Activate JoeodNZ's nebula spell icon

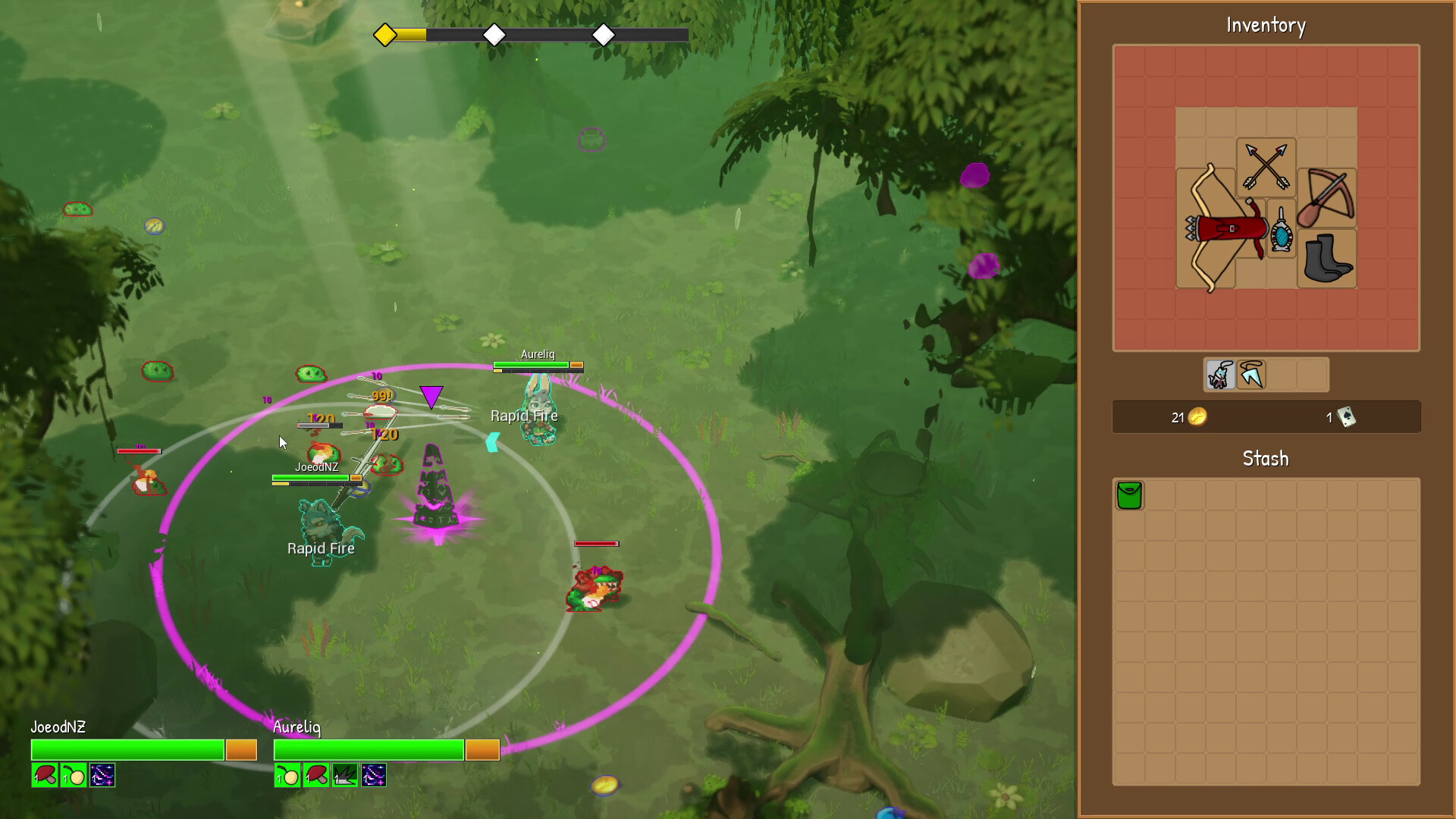103,777
